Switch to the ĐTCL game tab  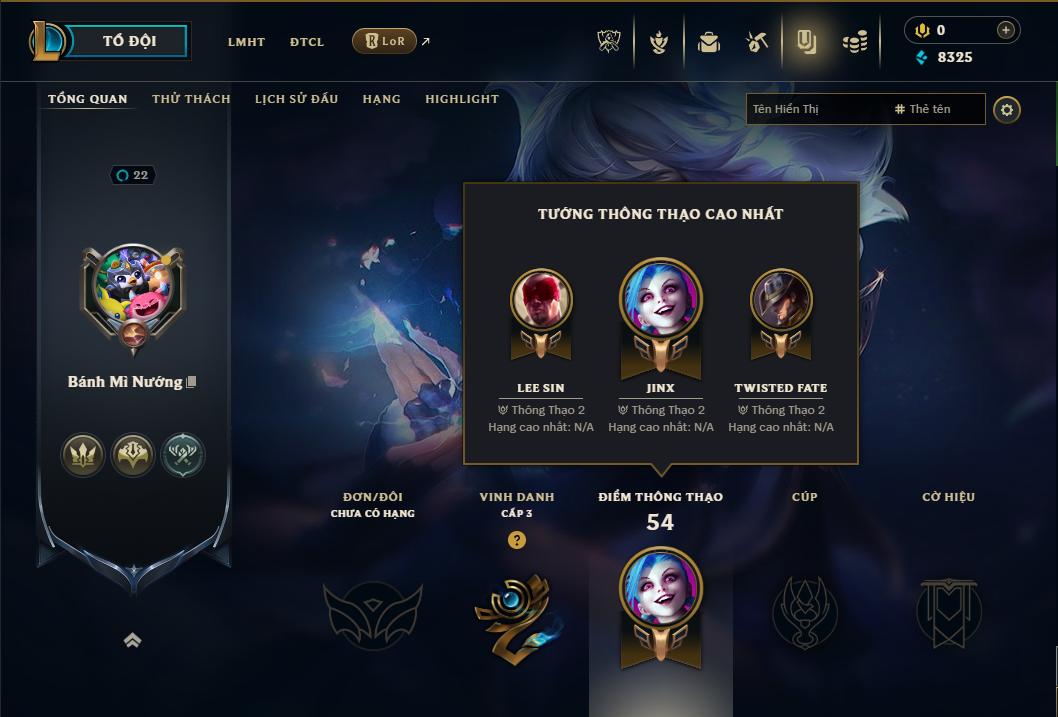307,42
